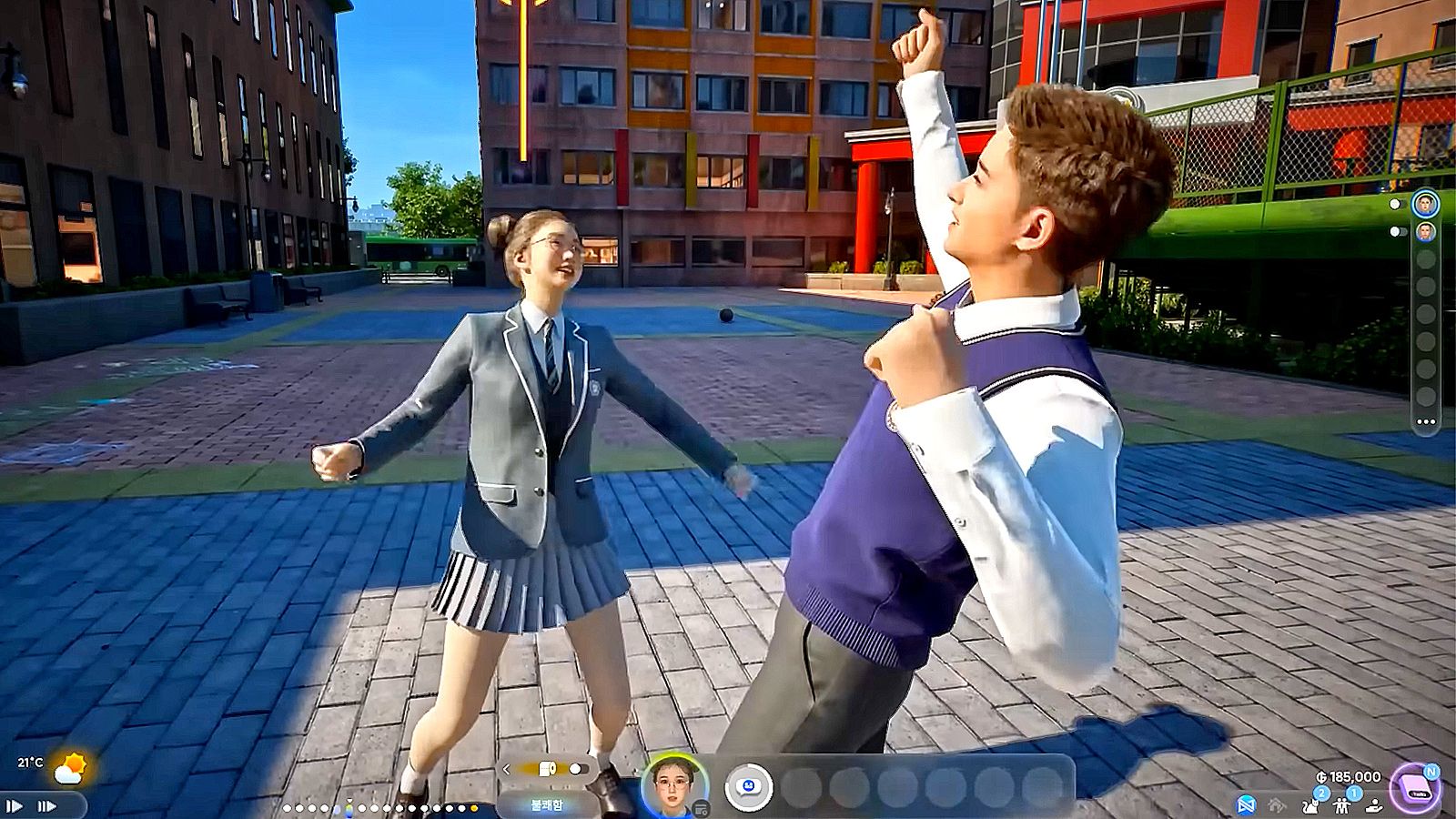Viewport: 1456px width, 819px height.
Task: Activate the fast-forward speed button
Action: pyautogui.click(x=45, y=805)
